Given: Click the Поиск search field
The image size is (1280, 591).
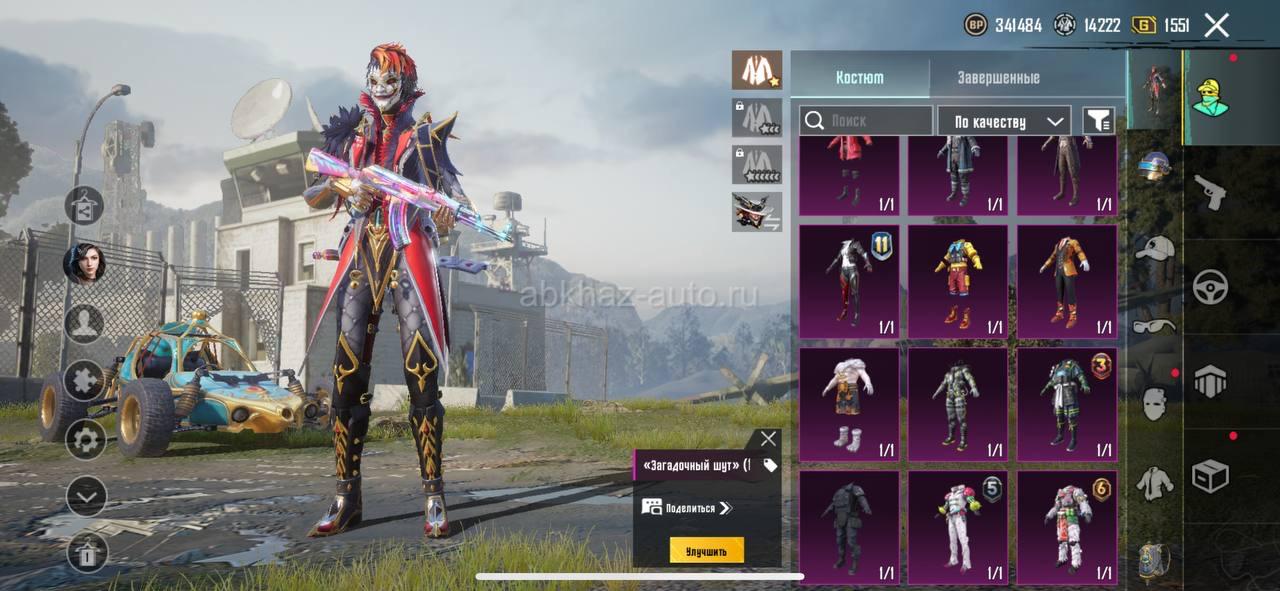Looking at the screenshot, I should tap(866, 121).
